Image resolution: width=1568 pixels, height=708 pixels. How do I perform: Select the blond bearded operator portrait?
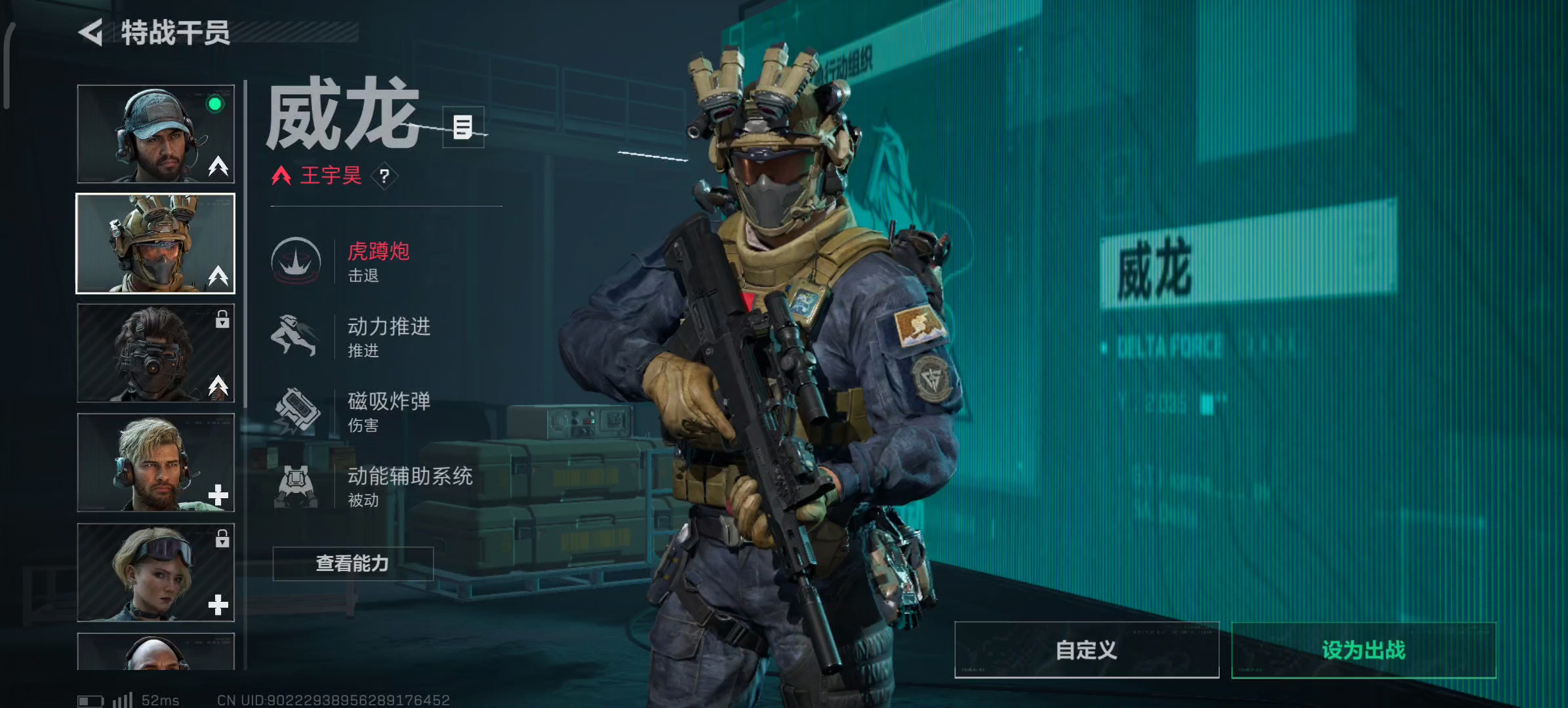coord(155,462)
